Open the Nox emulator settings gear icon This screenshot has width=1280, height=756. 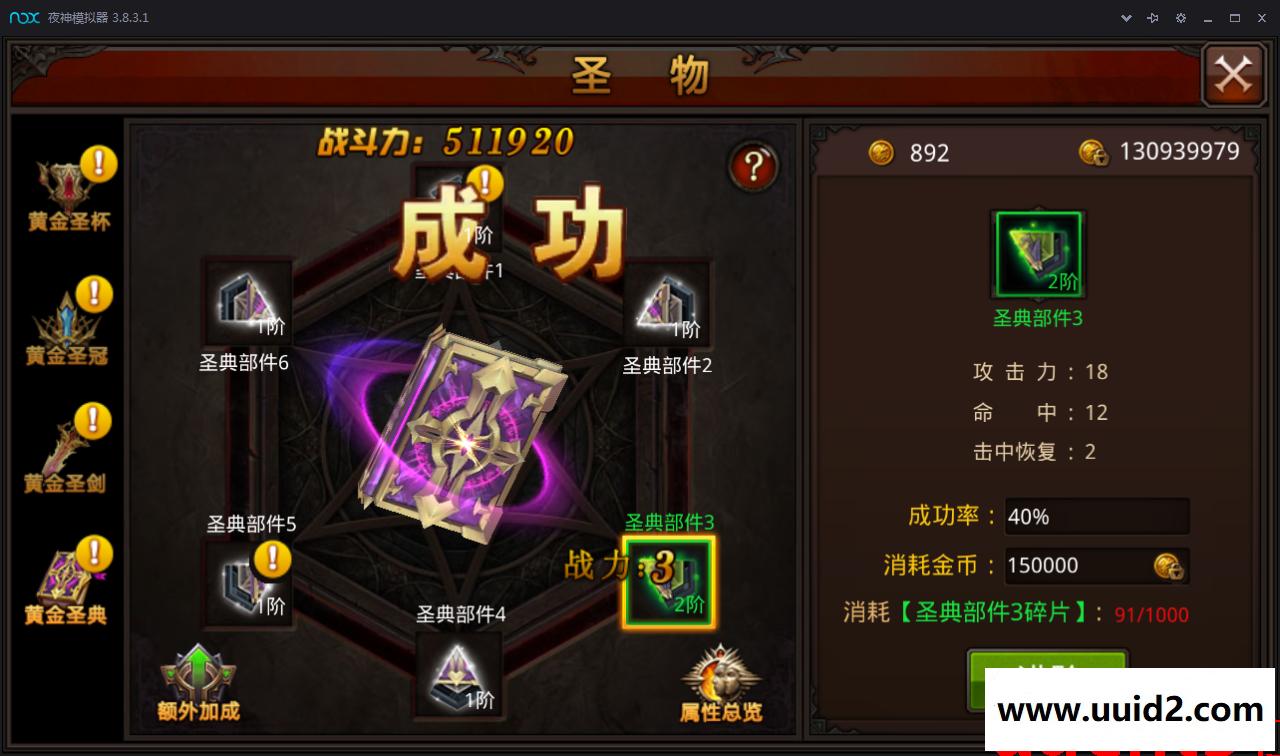pos(1181,17)
